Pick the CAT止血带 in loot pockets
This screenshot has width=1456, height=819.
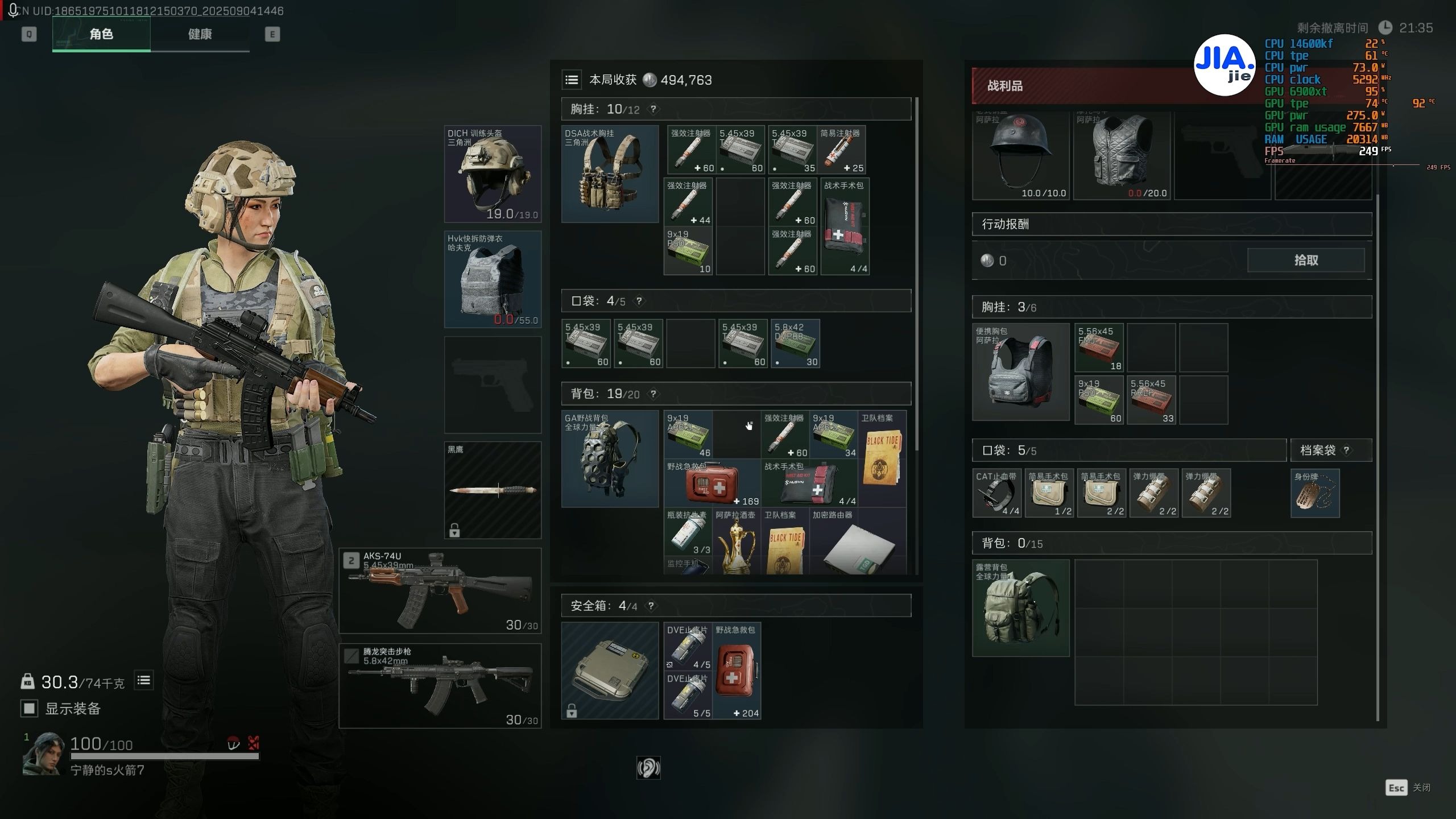[x=996, y=493]
